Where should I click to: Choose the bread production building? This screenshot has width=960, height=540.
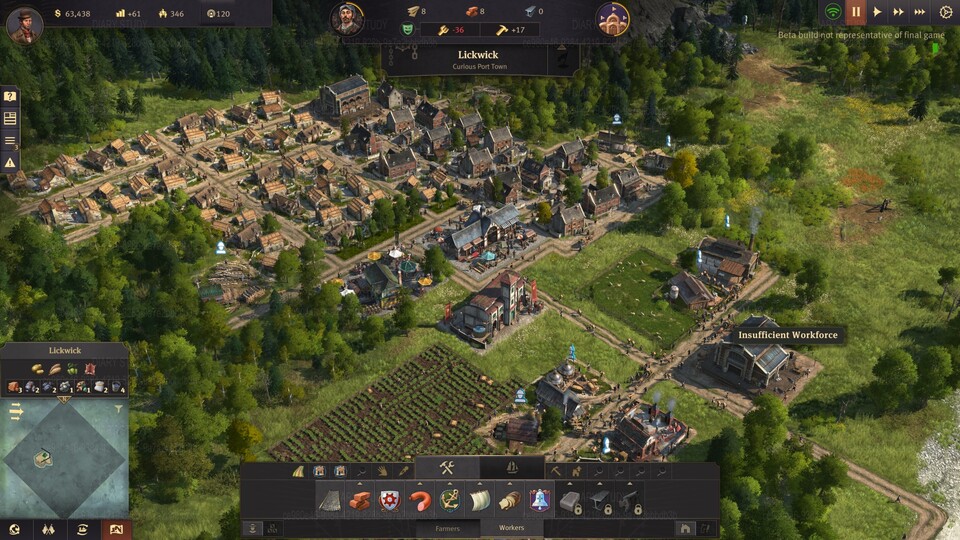click(510, 500)
